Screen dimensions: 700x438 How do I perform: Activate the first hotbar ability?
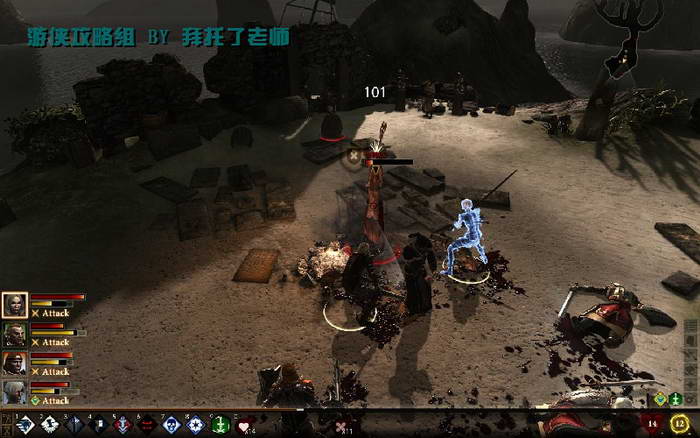click(24, 425)
